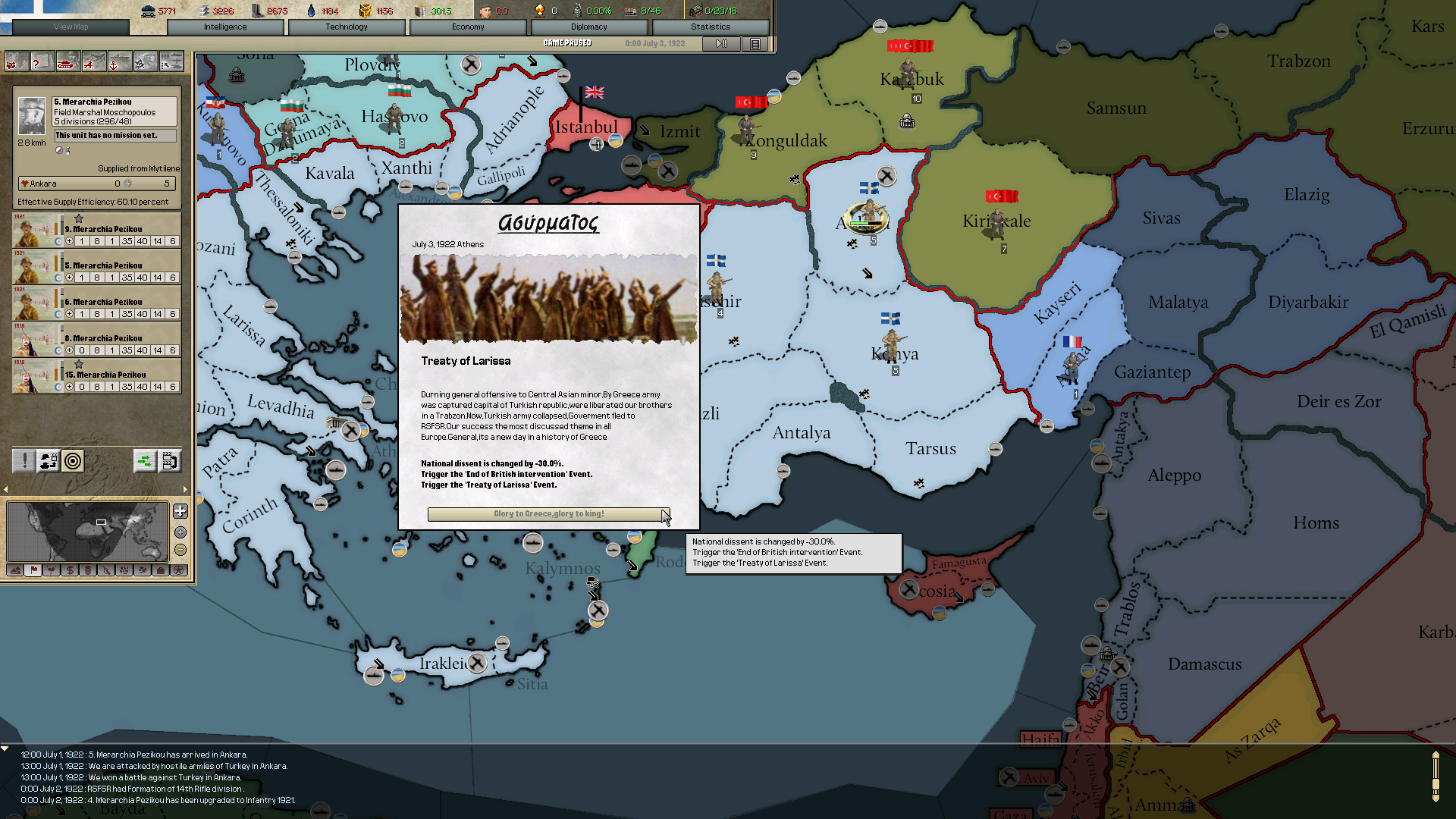
Task: Click the right scroll arrow above the minimap
Action: click(185, 490)
